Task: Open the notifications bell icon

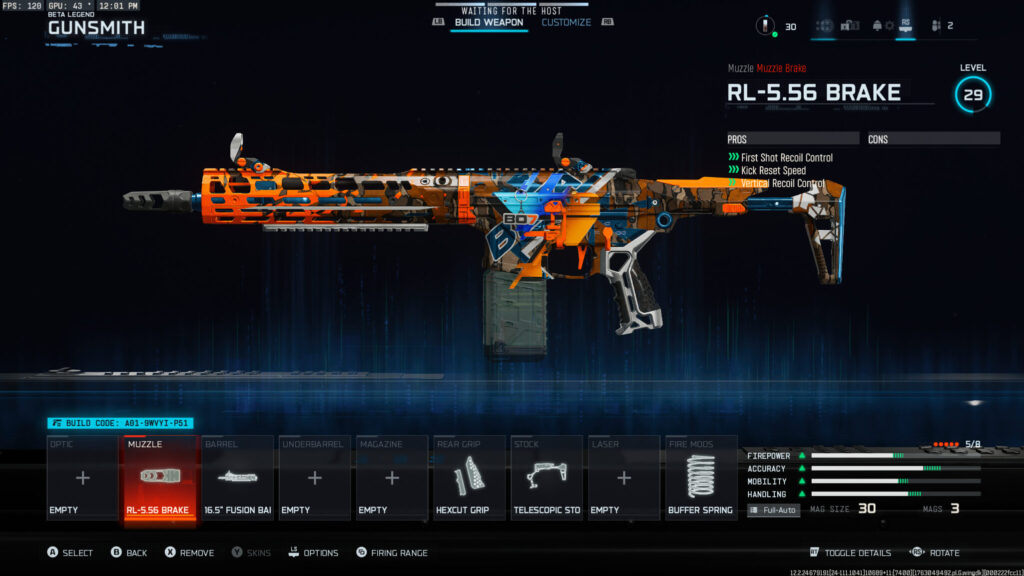Action: pyautogui.click(x=878, y=26)
